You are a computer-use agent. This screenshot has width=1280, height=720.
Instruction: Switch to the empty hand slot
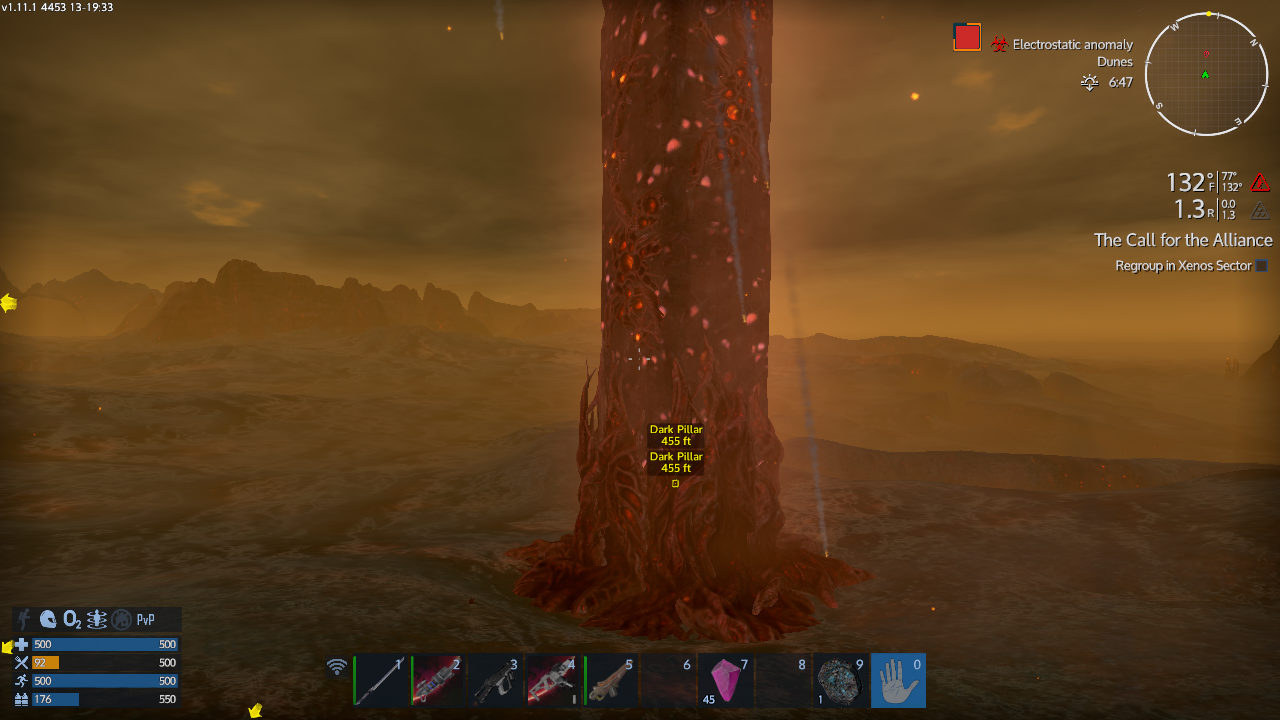pos(898,680)
